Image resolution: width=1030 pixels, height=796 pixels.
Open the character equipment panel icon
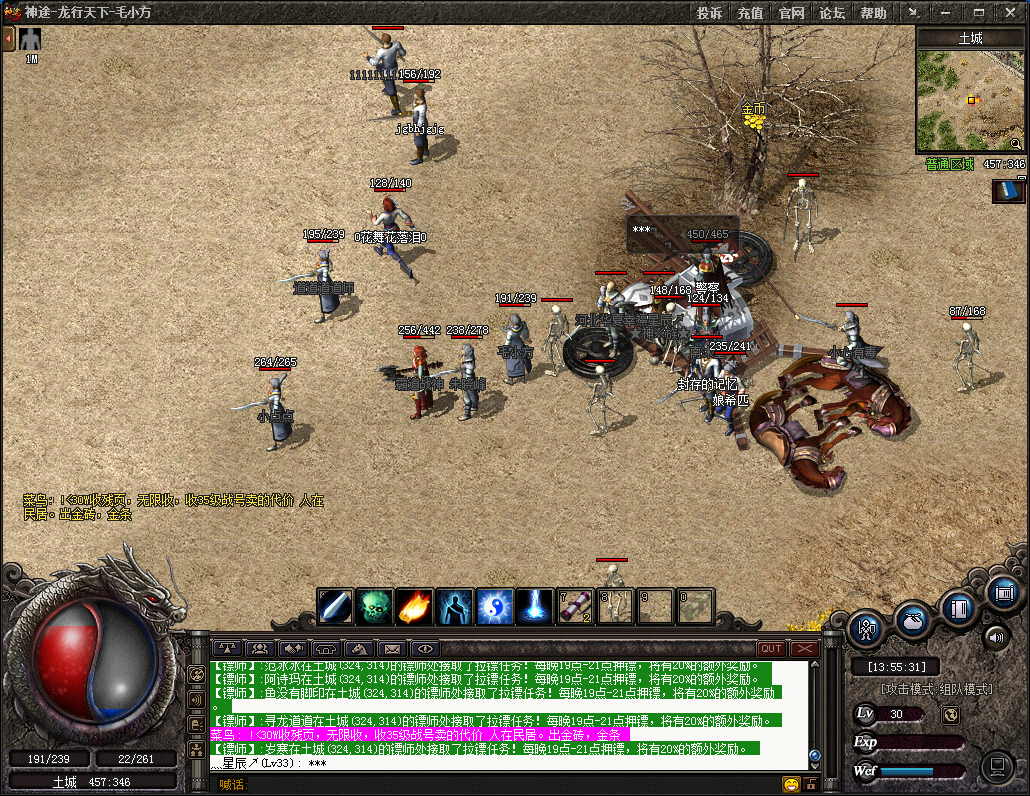click(x=865, y=629)
